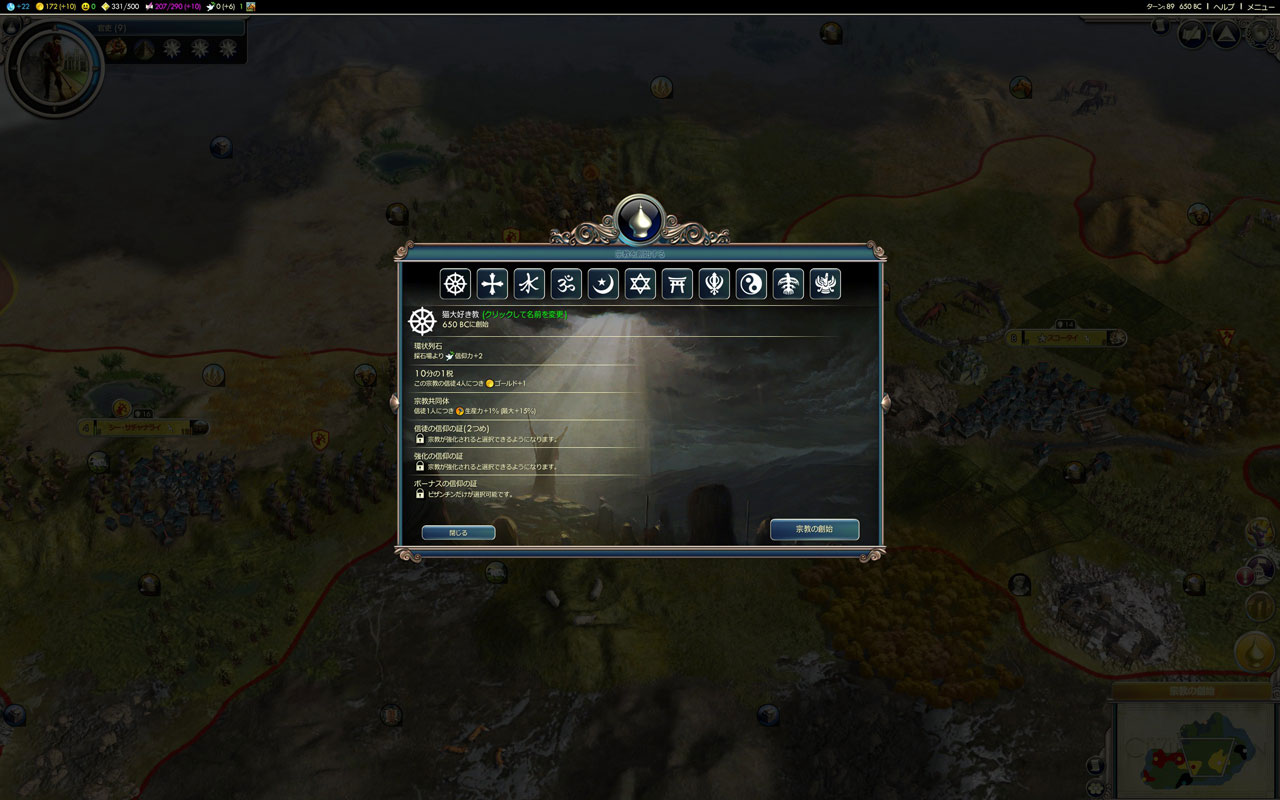Open the ヘルプ help link
1280x800 pixels.
pyautogui.click(x=1223, y=6)
